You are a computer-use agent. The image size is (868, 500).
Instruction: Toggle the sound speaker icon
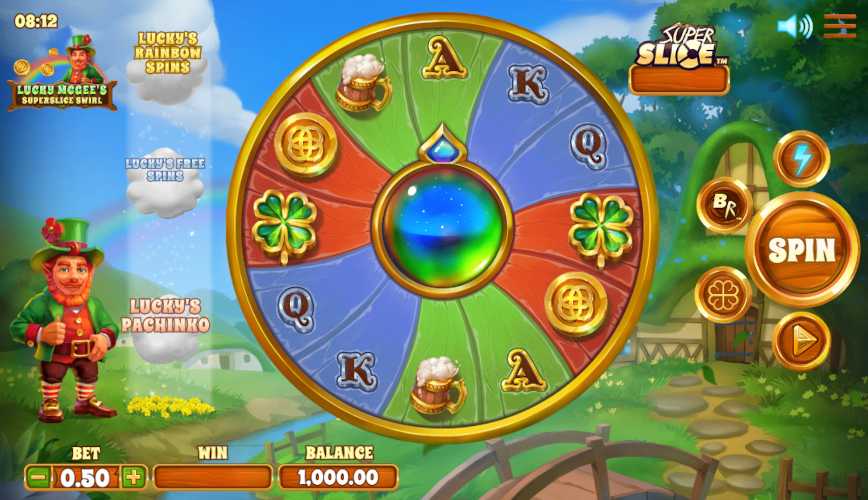click(x=794, y=26)
